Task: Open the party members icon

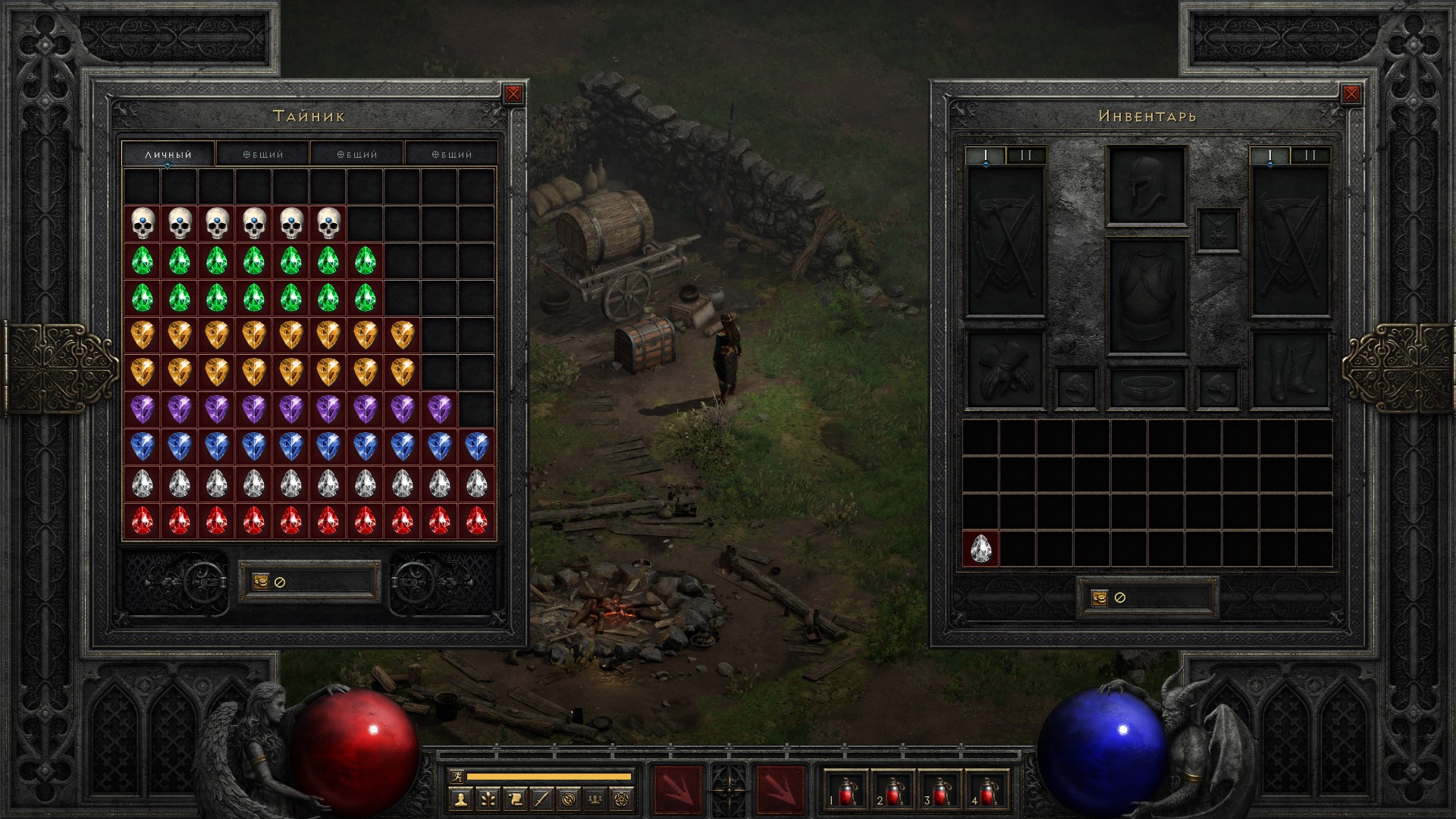Action: tap(596, 799)
